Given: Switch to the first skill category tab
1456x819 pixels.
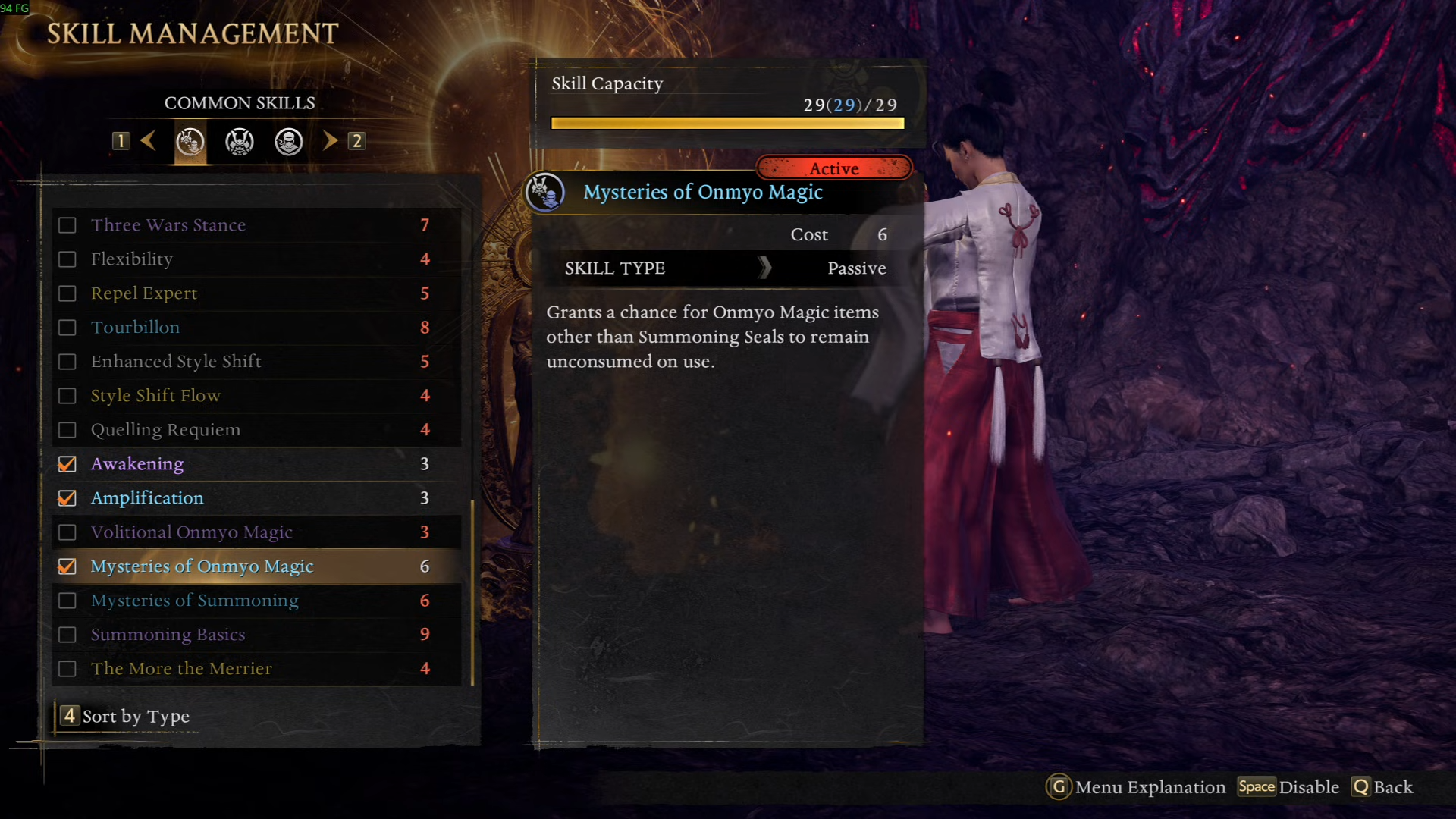Looking at the screenshot, I should [190, 142].
